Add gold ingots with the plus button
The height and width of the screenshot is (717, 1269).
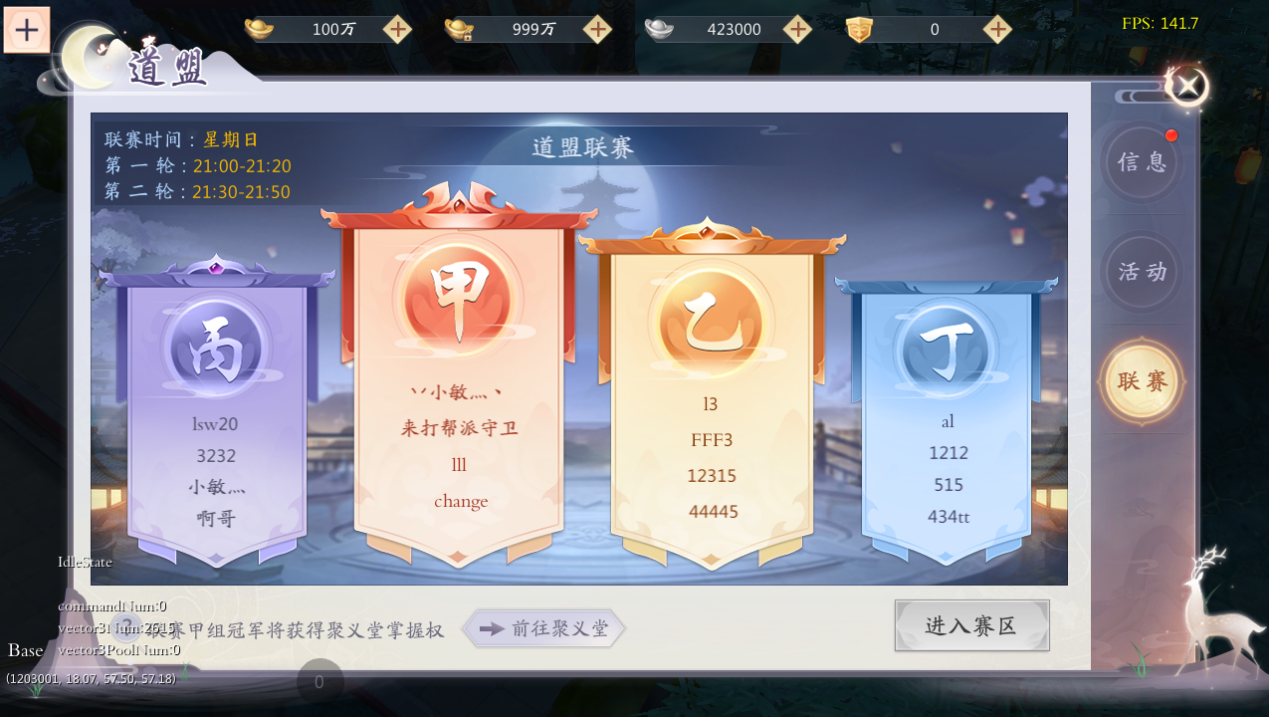point(397,29)
